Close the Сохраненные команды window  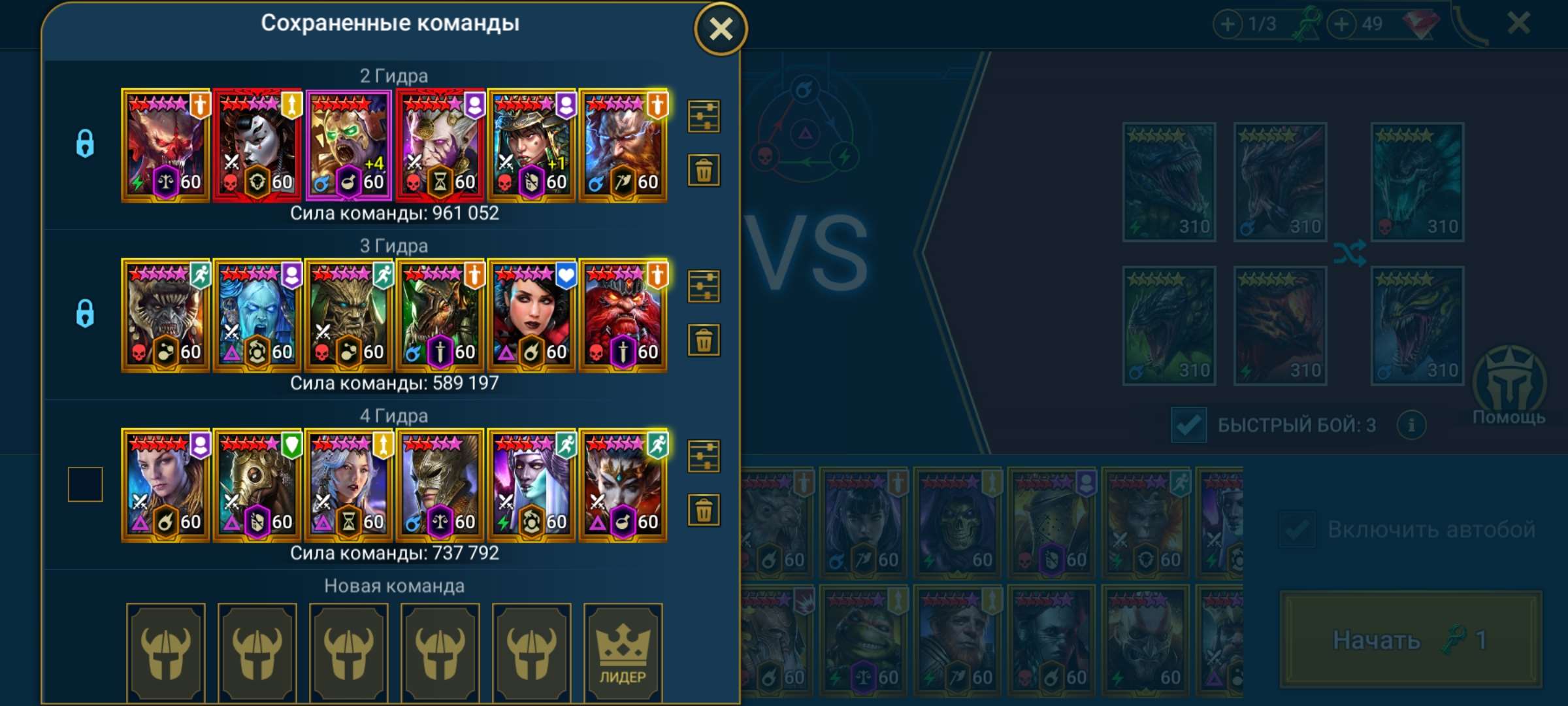click(x=721, y=27)
